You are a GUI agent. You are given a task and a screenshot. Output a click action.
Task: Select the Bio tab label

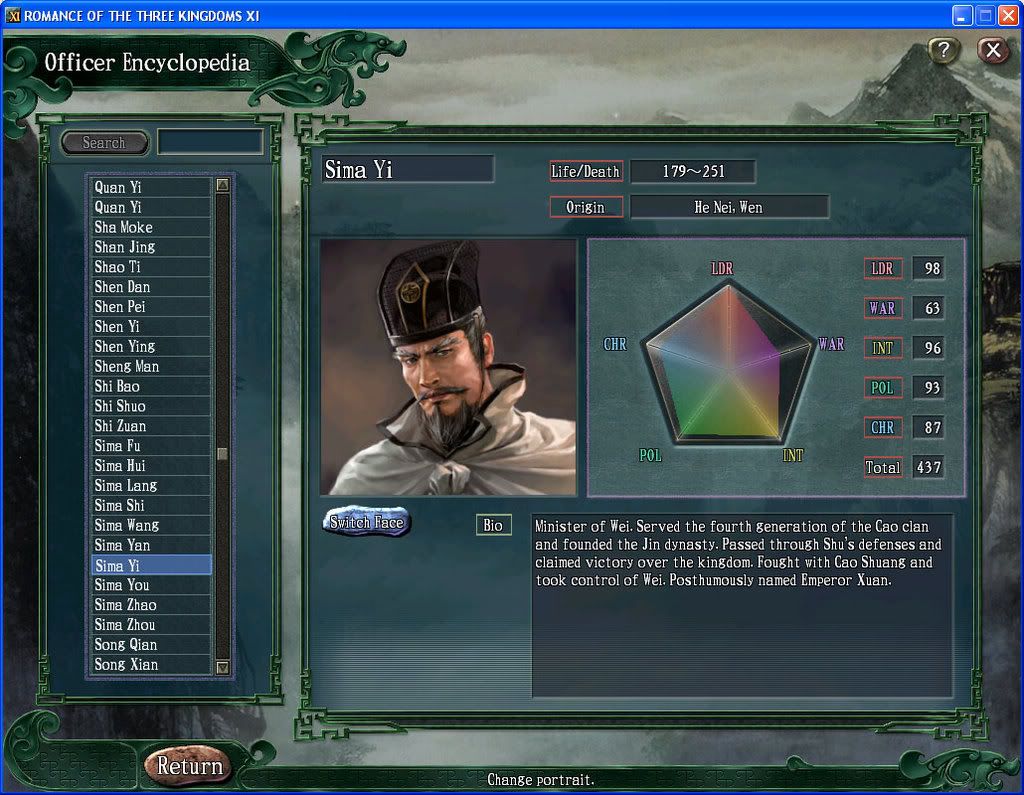pyautogui.click(x=493, y=525)
